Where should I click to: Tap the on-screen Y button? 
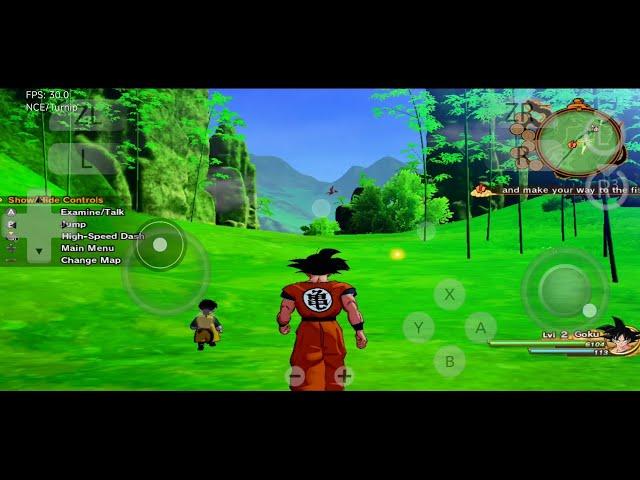click(418, 327)
